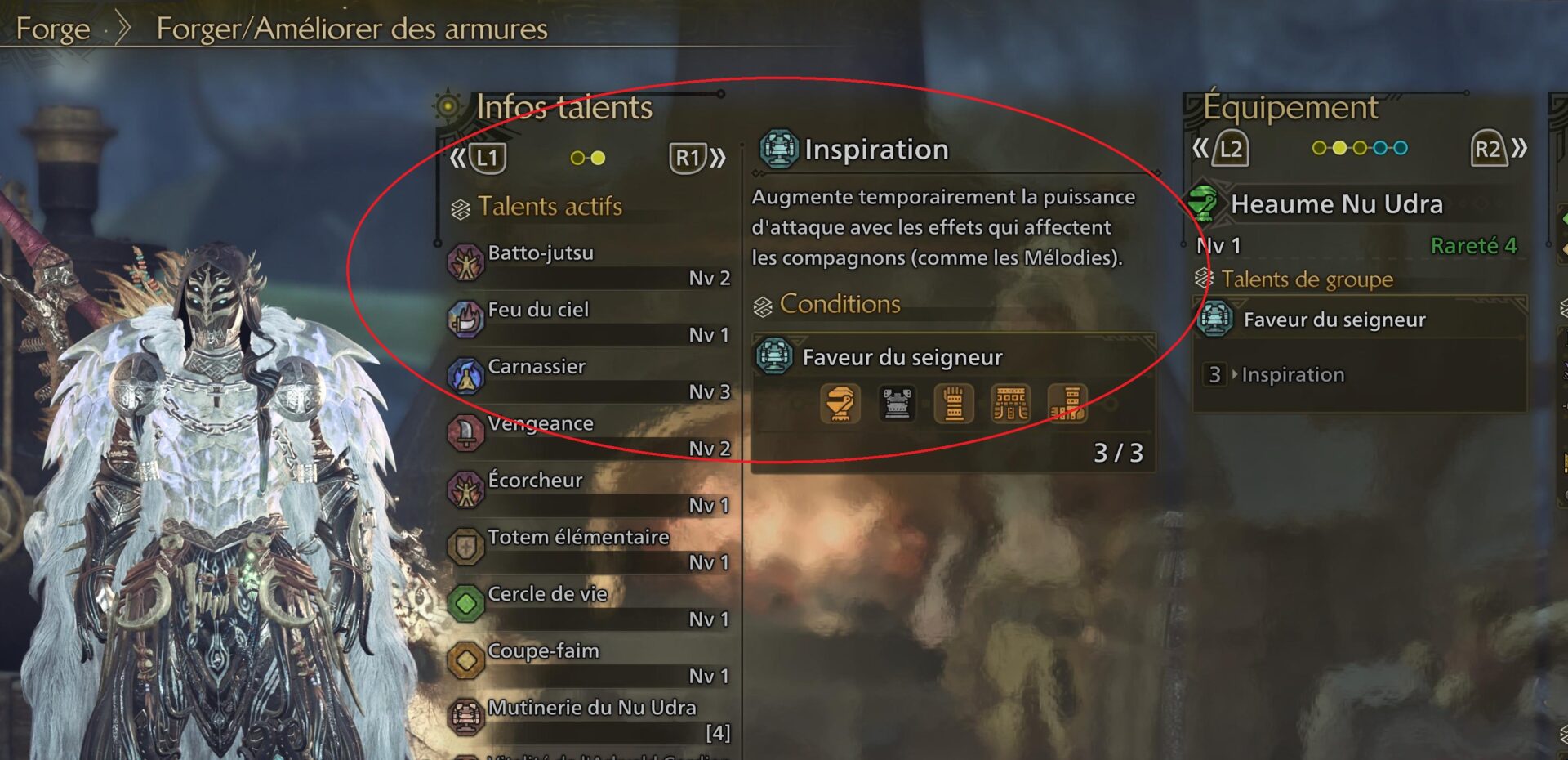Click the Feu du ciel flame icon

pos(468,320)
